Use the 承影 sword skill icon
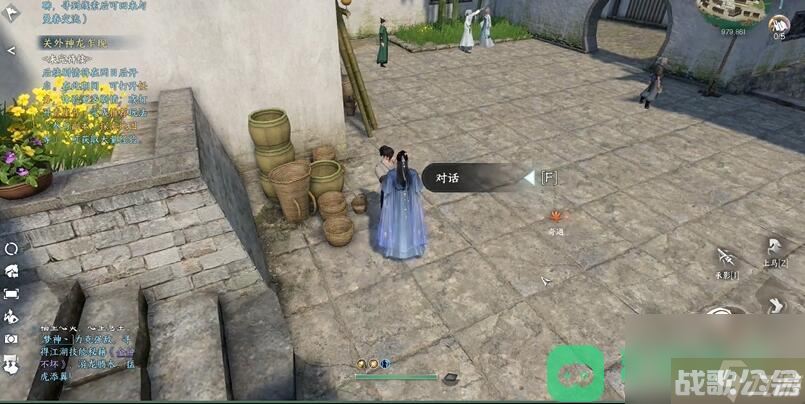Screen dimensions: 805x404 [x=727, y=258]
